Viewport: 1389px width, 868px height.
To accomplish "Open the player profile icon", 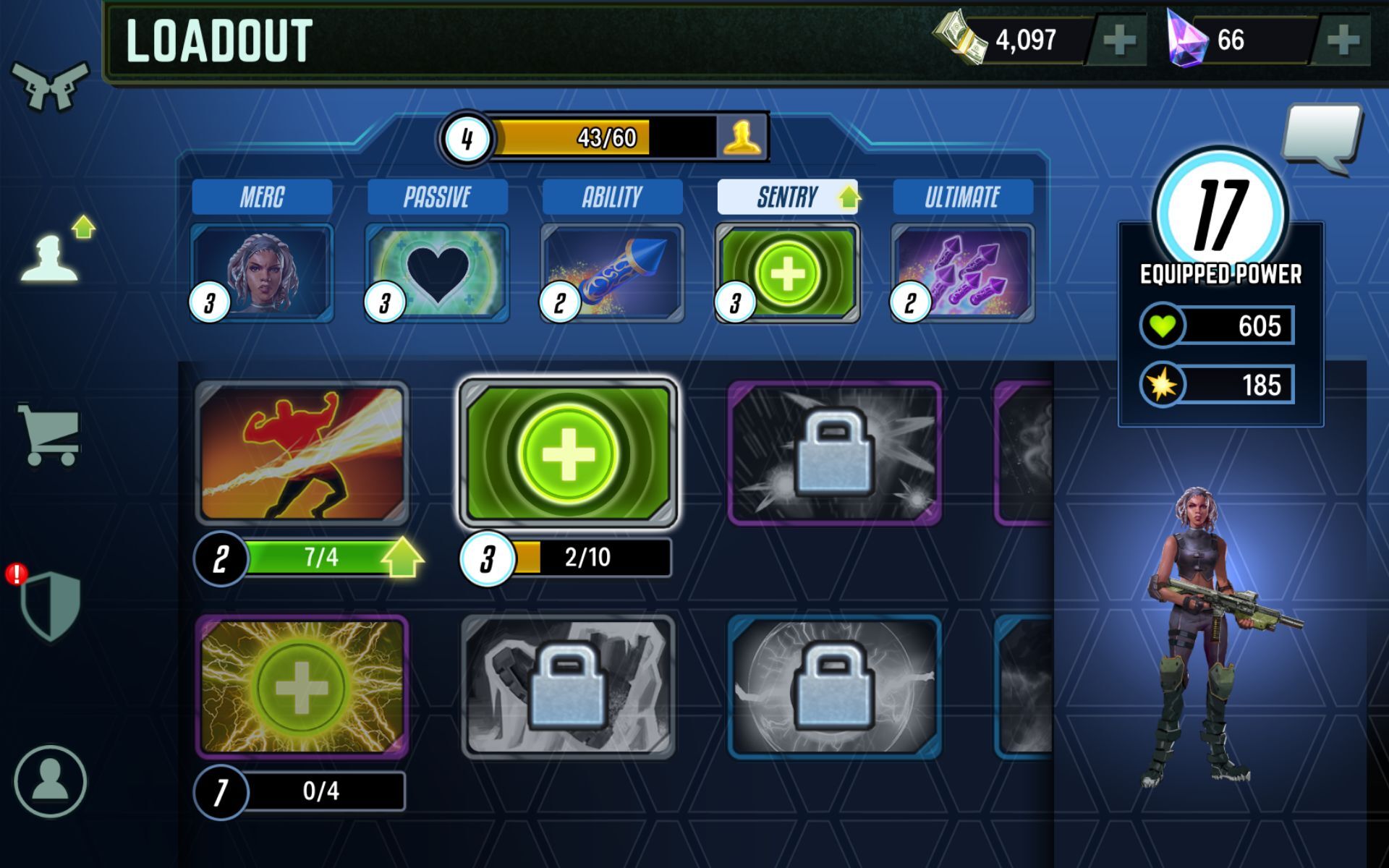I will (x=50, y=781).
